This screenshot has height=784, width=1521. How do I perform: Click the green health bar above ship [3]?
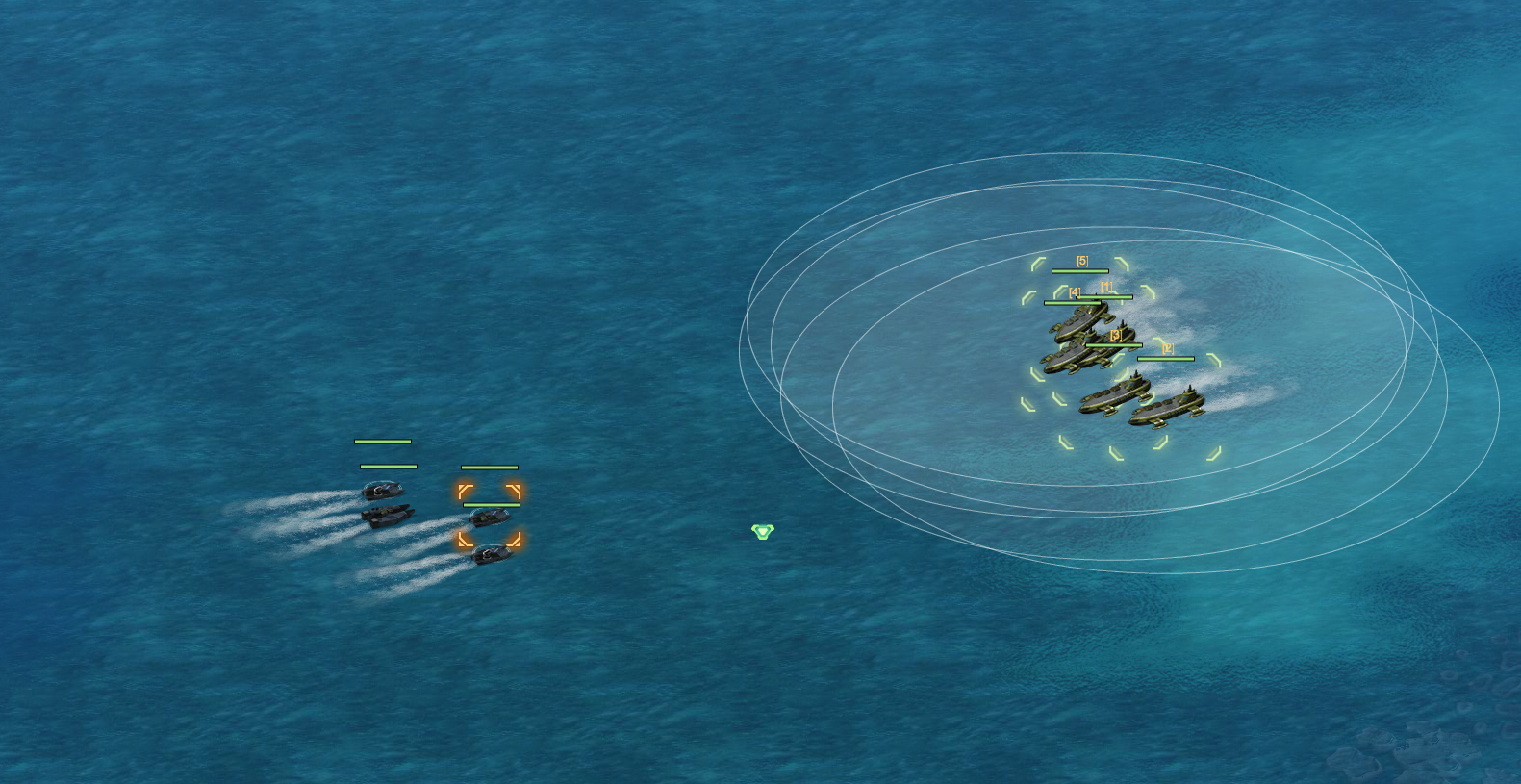coord(1113,344)
